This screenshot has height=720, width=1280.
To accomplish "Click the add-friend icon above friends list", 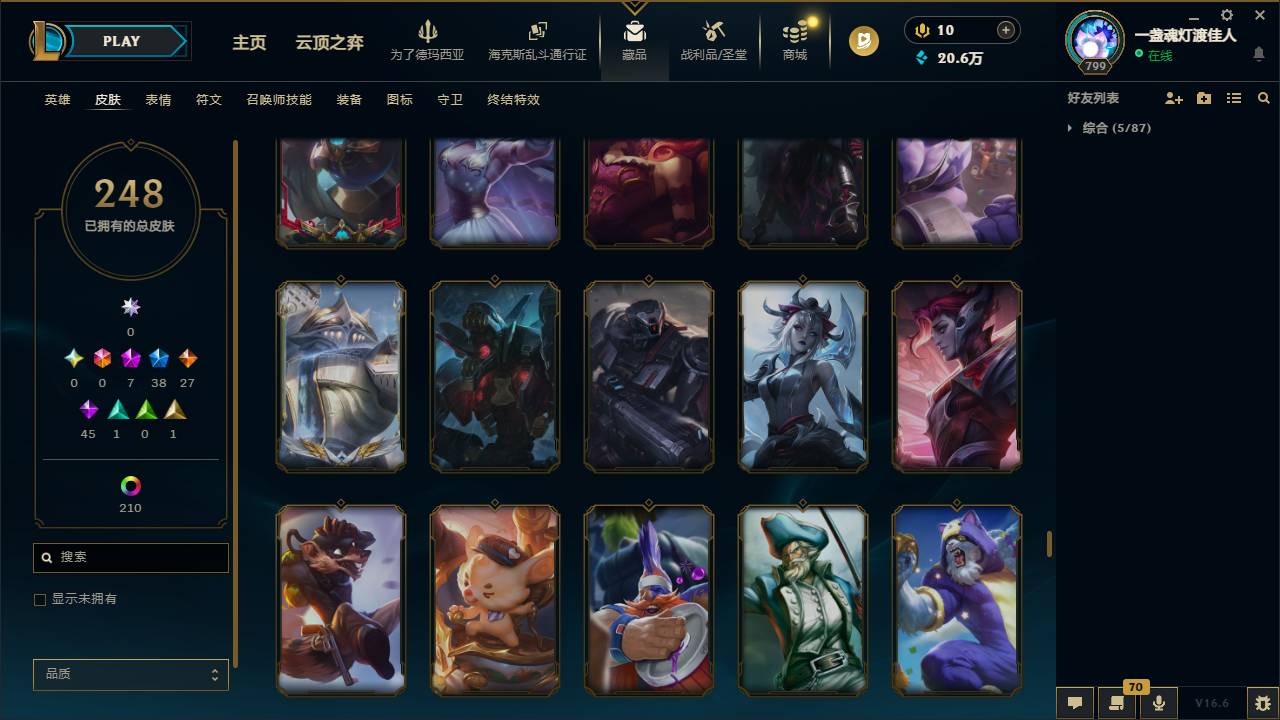I will 1172,97.
